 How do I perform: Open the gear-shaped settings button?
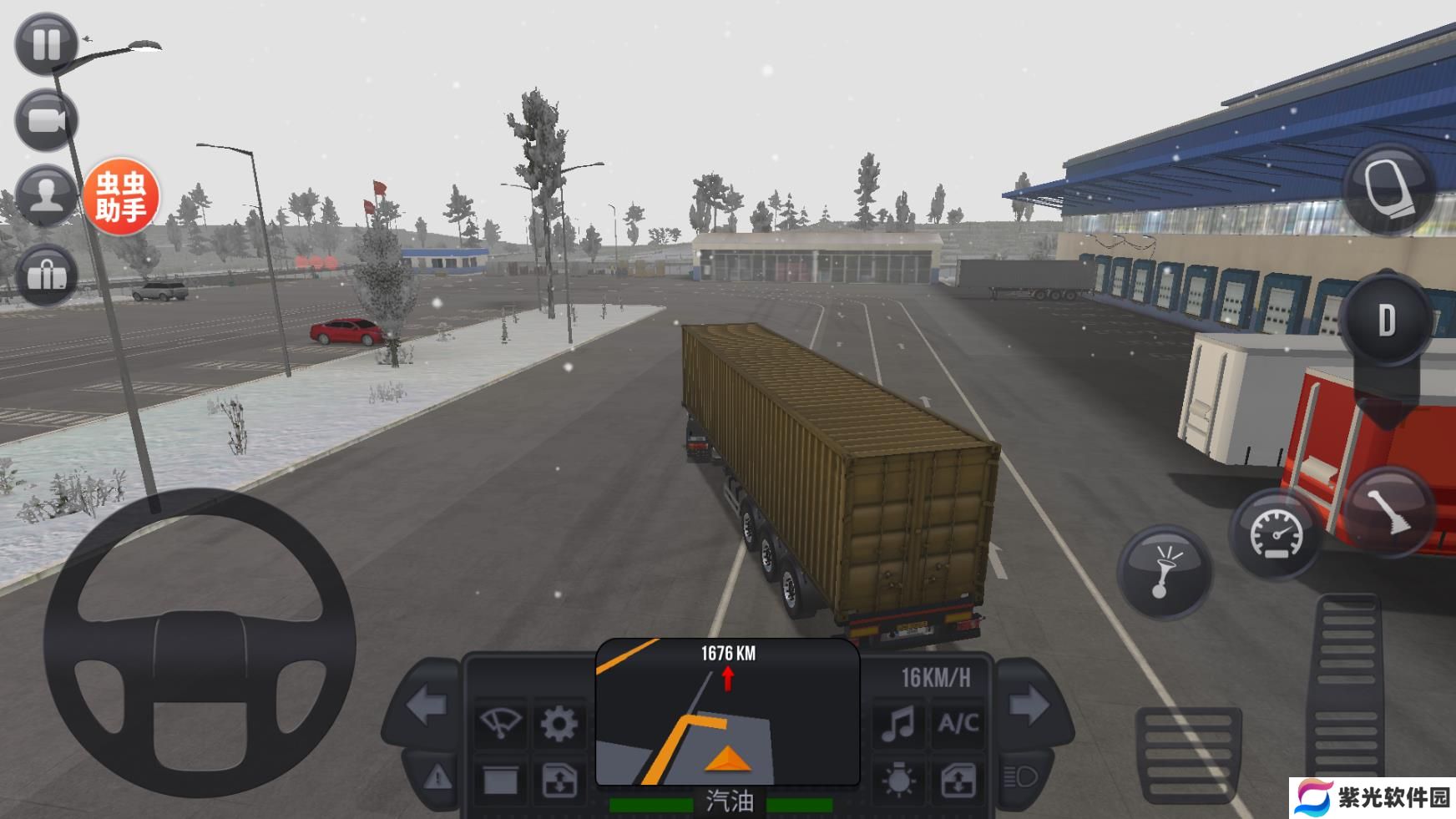[559, 723]
